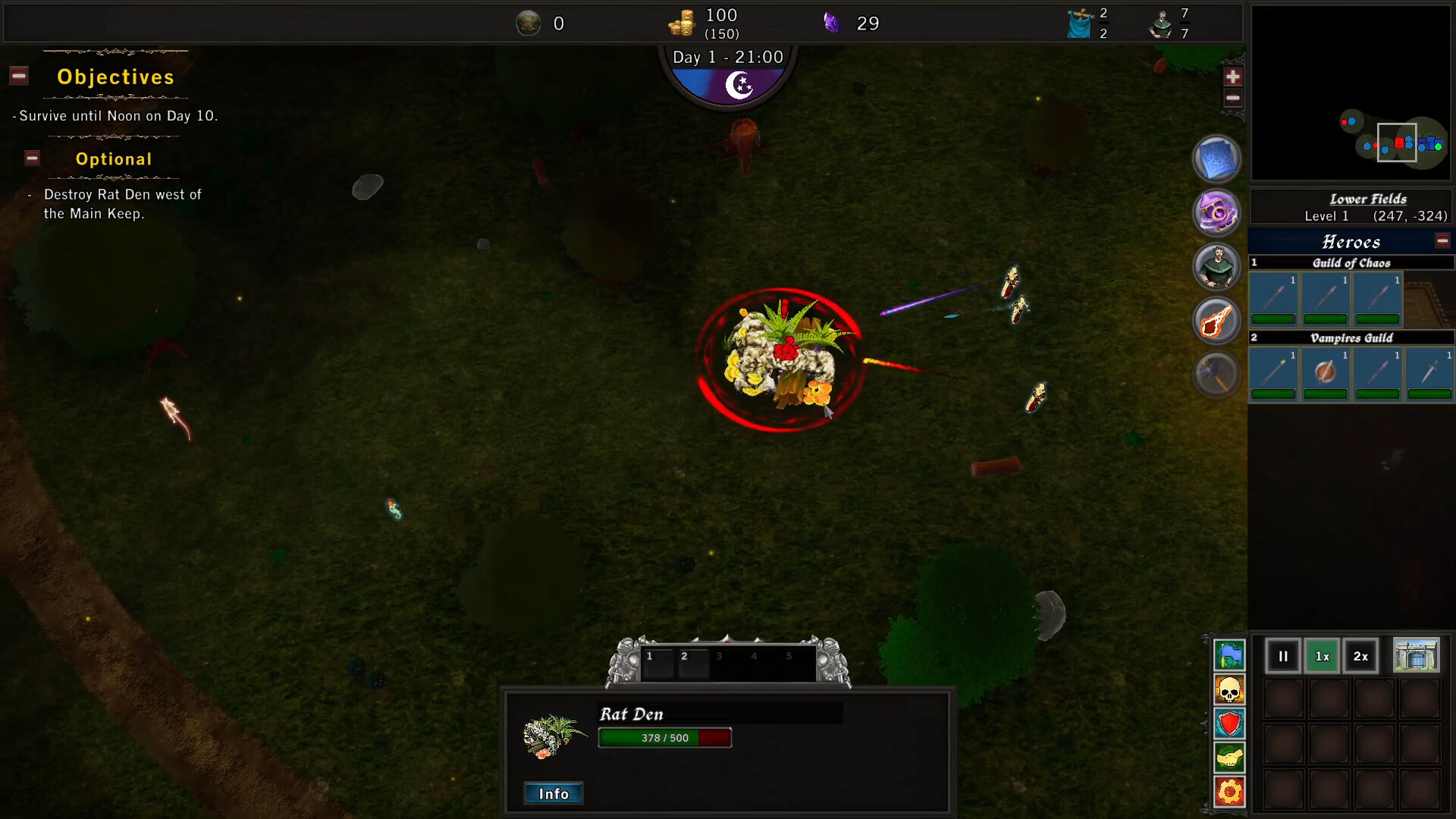This screenshot has height=819, width=1456.
Task: Click the Rat Den Info button
Action: coord(553,793)
